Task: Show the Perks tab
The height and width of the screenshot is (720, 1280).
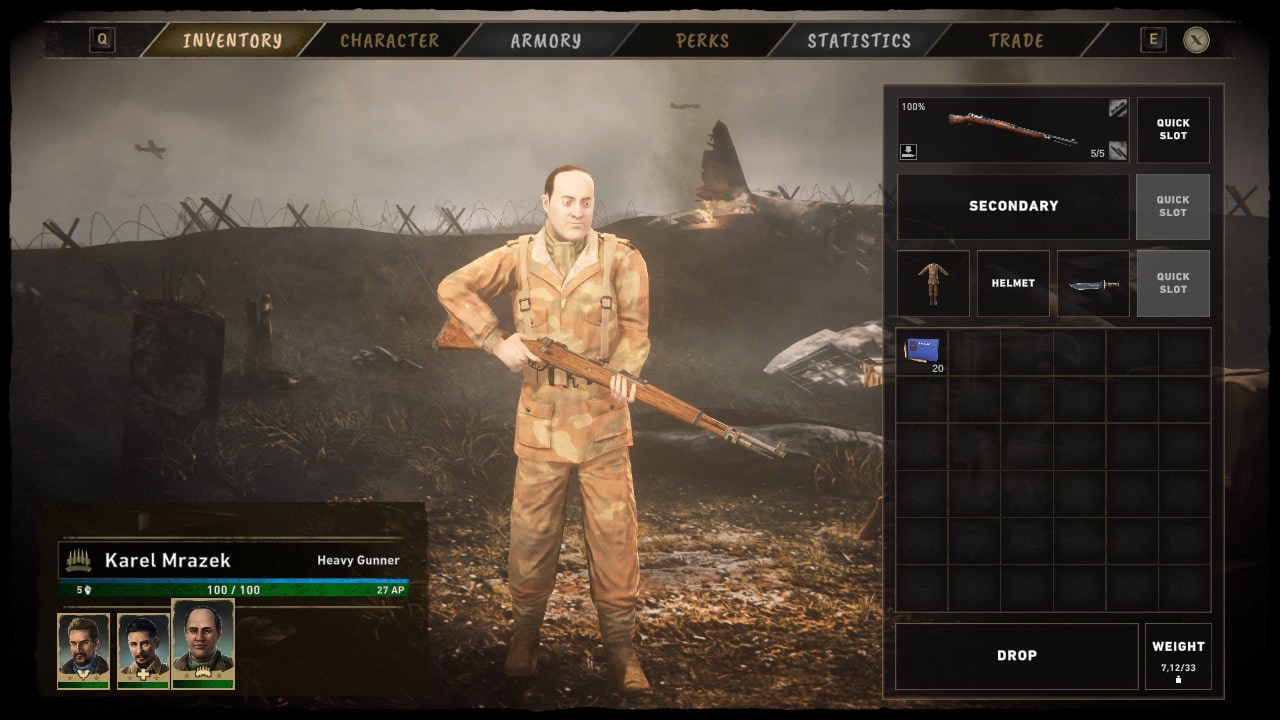Action: click(x=702, y=41)
